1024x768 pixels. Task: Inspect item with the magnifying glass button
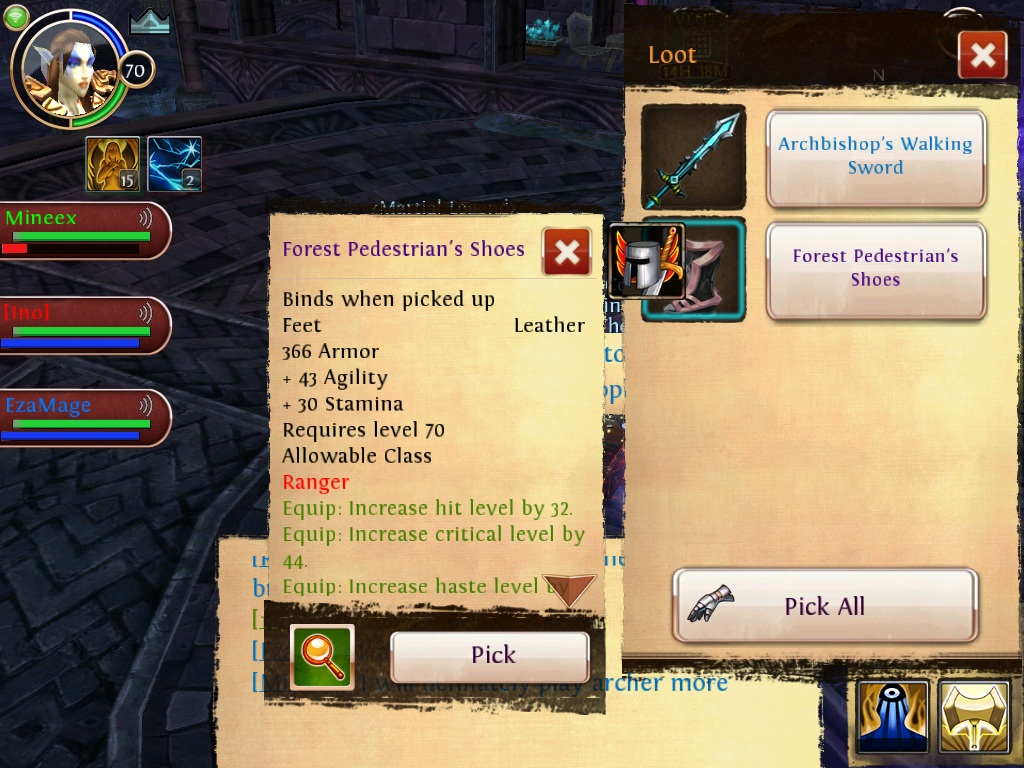click(x=322, y=657)
